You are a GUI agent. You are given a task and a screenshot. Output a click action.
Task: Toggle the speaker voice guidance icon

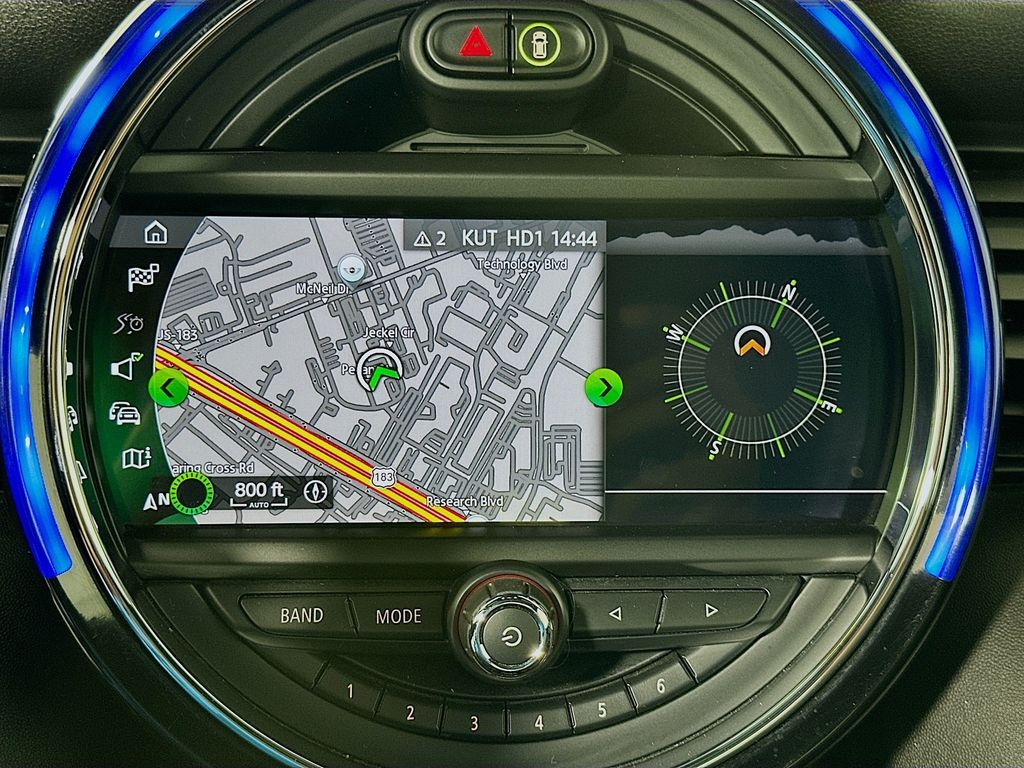(126, 367)
